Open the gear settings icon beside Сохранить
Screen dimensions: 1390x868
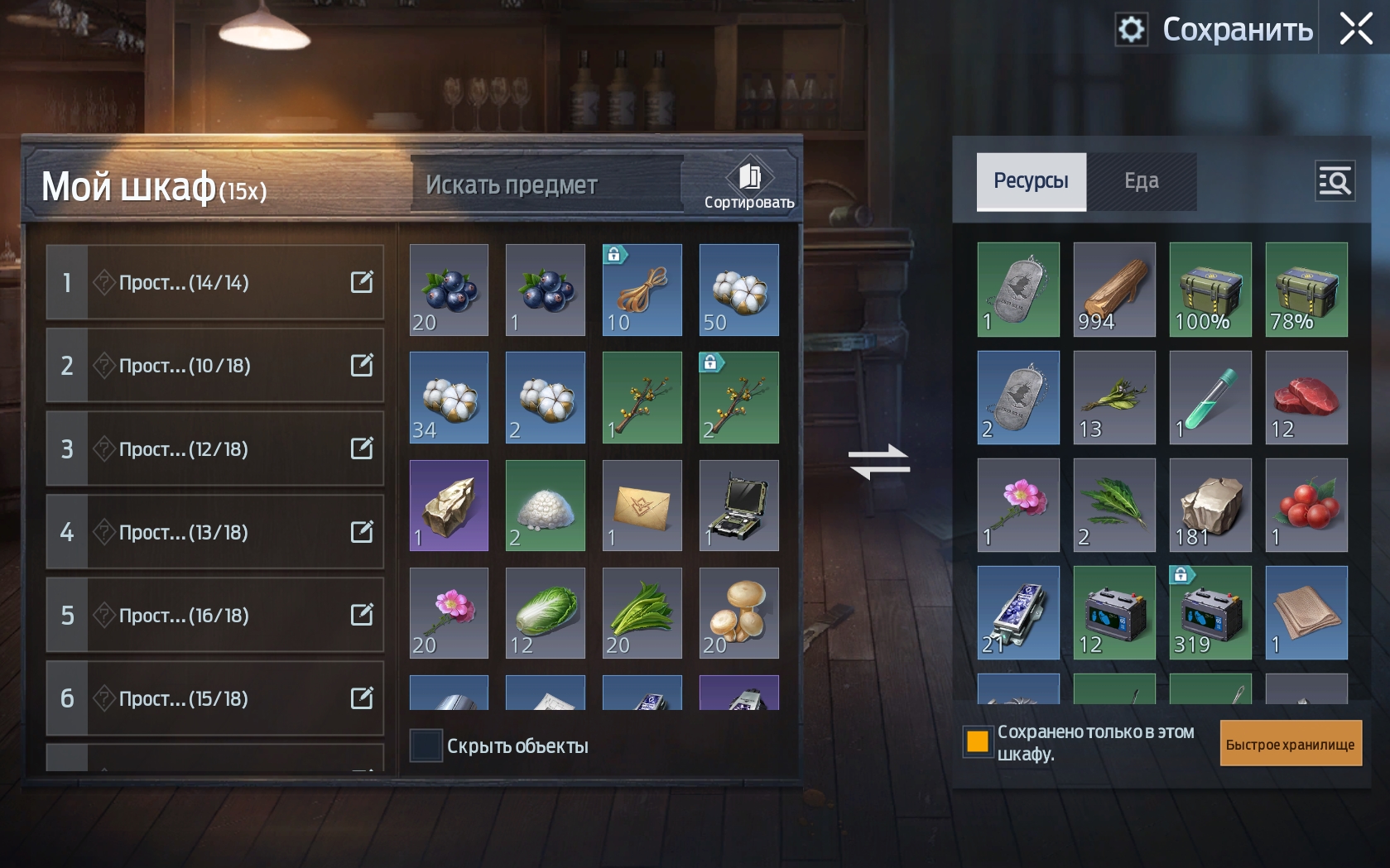click(x=1131, y=30)
